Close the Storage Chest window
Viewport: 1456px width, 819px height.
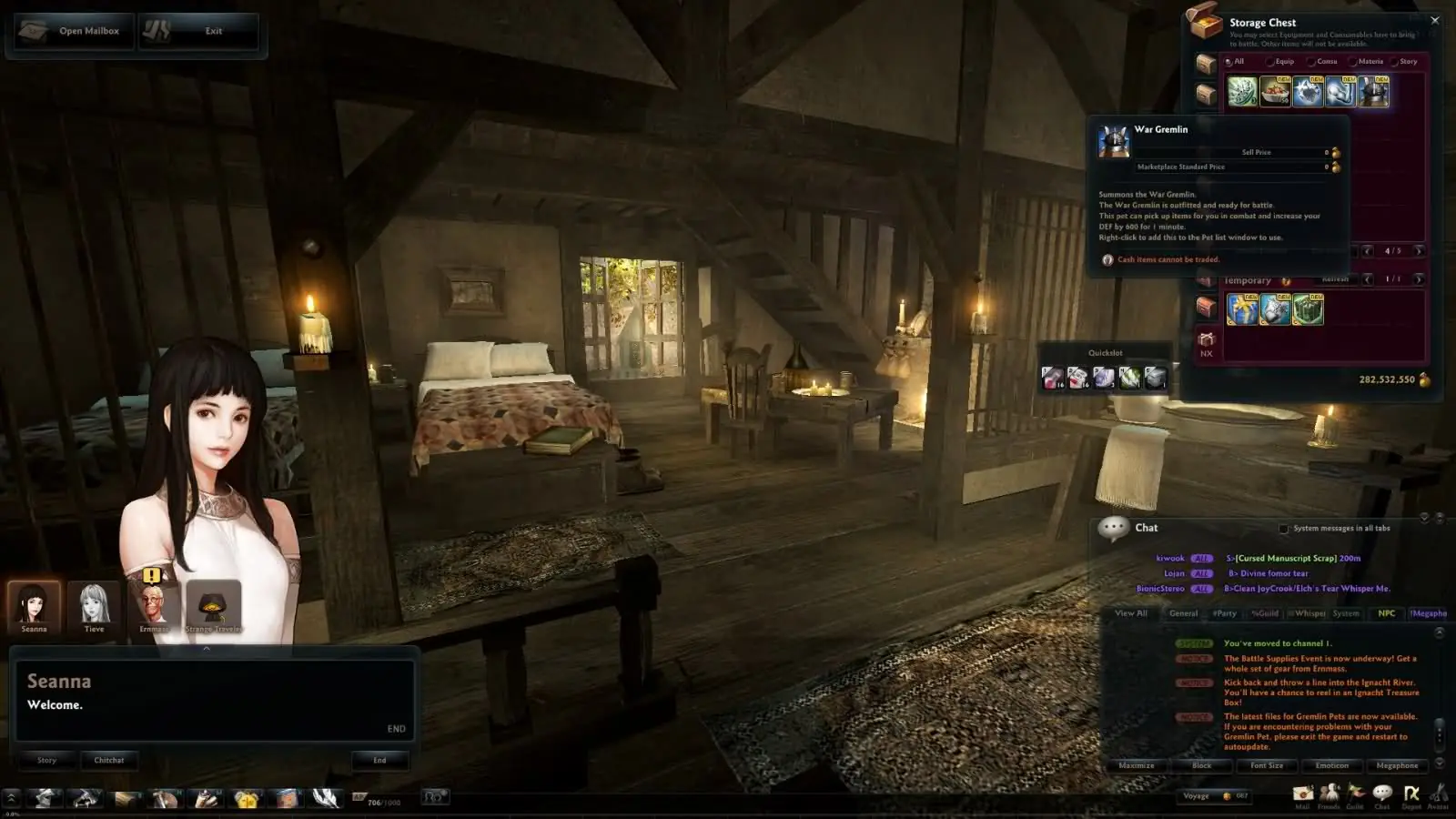1435,20
